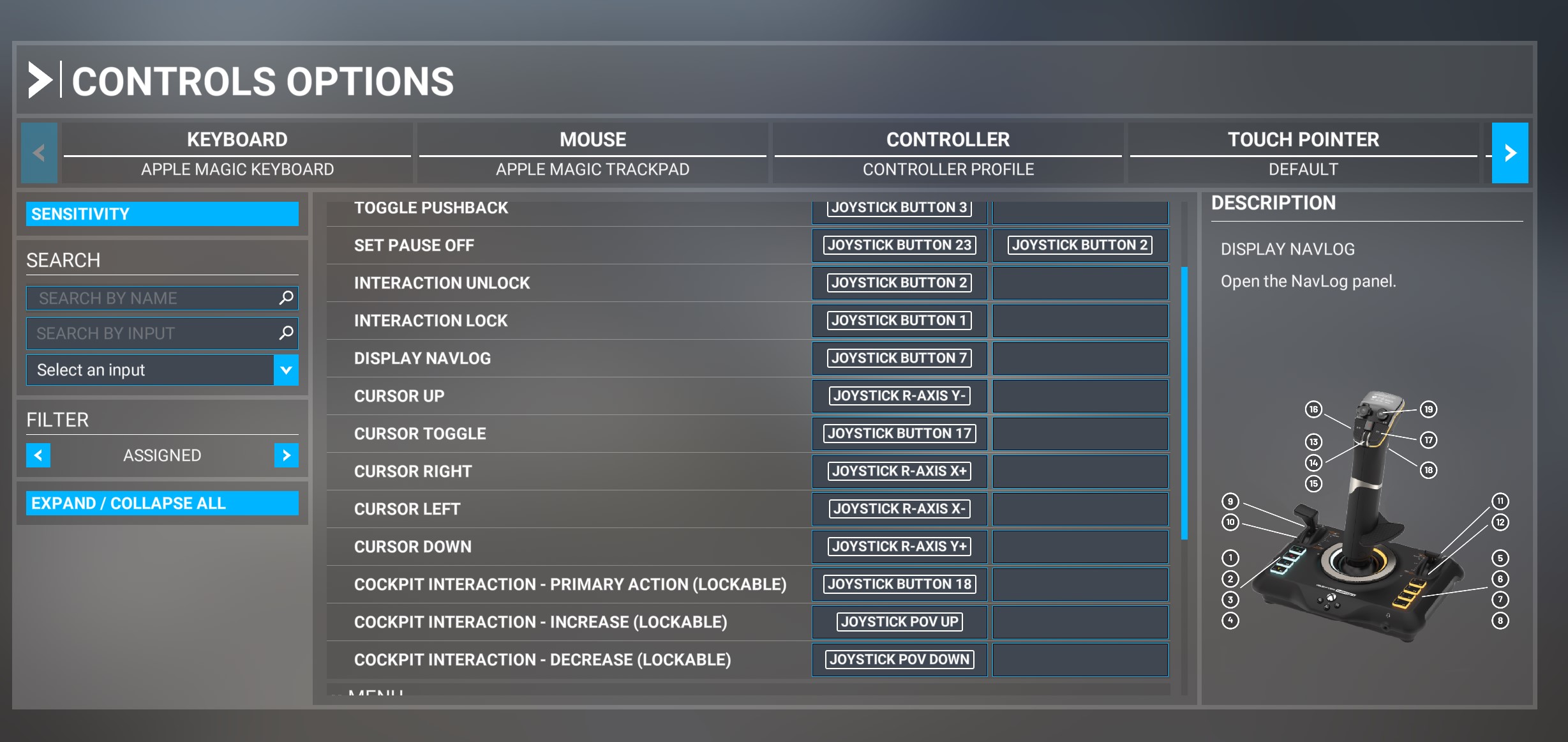Cycle filter backward with the left arrow
This screenshot has height=742, width=1568.
tap(38, 455)
